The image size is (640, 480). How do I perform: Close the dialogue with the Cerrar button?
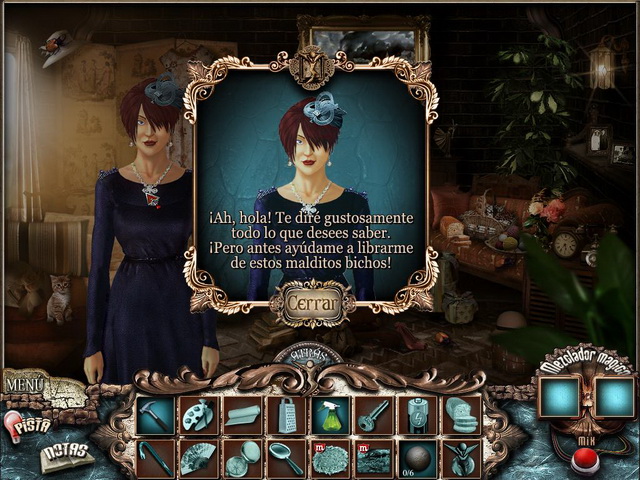[312, 300]
